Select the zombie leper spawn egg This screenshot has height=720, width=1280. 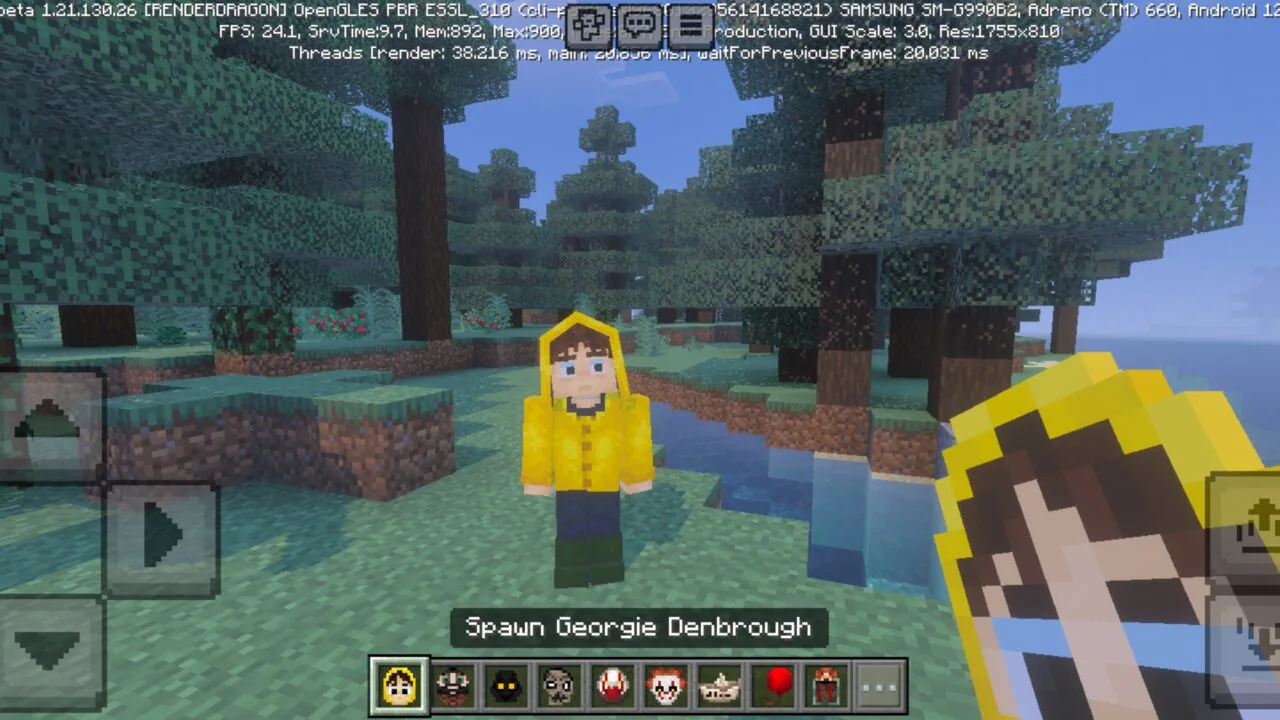tap(560, 684)
